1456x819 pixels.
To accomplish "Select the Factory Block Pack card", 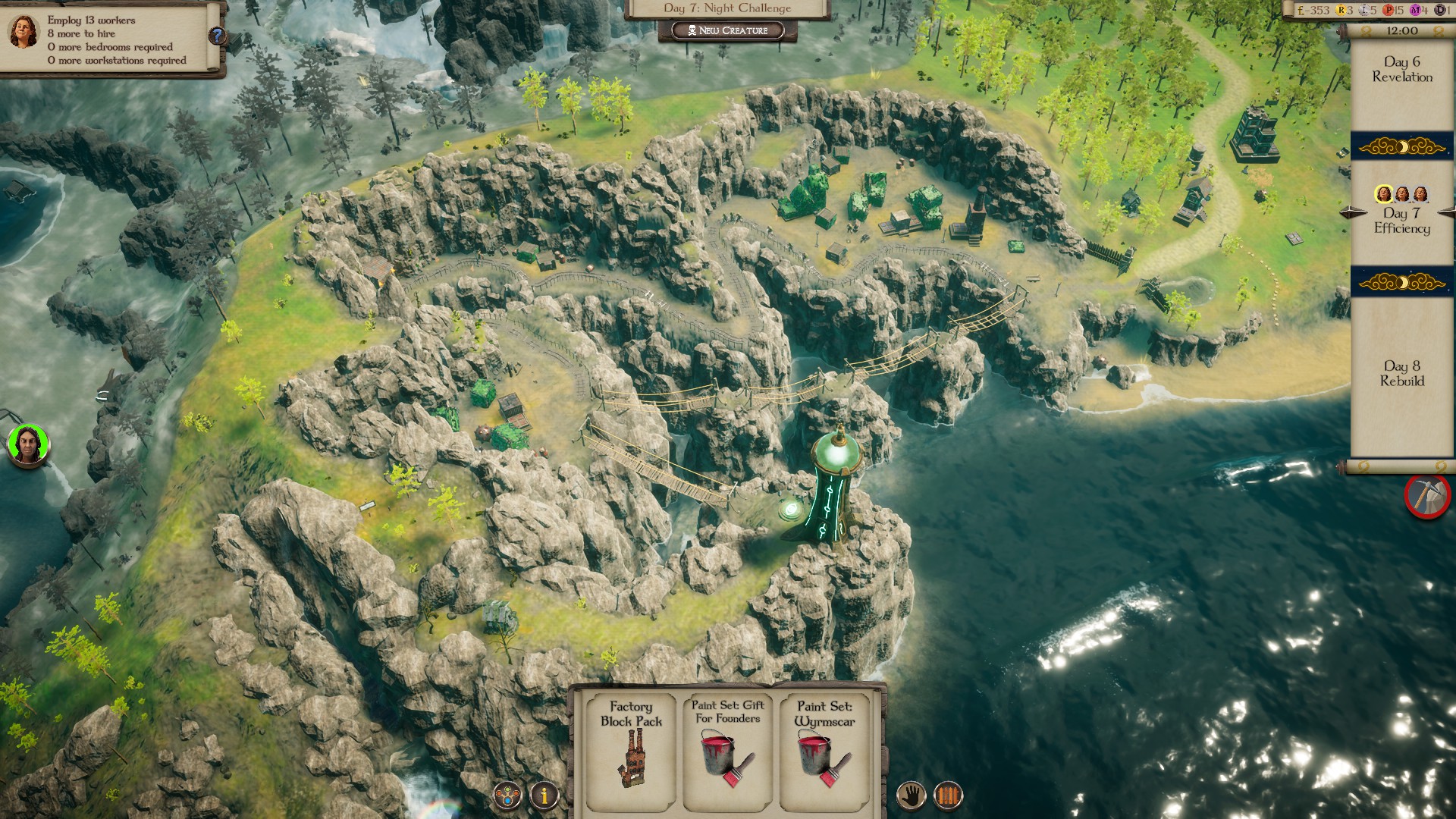I will pos(630,751).
